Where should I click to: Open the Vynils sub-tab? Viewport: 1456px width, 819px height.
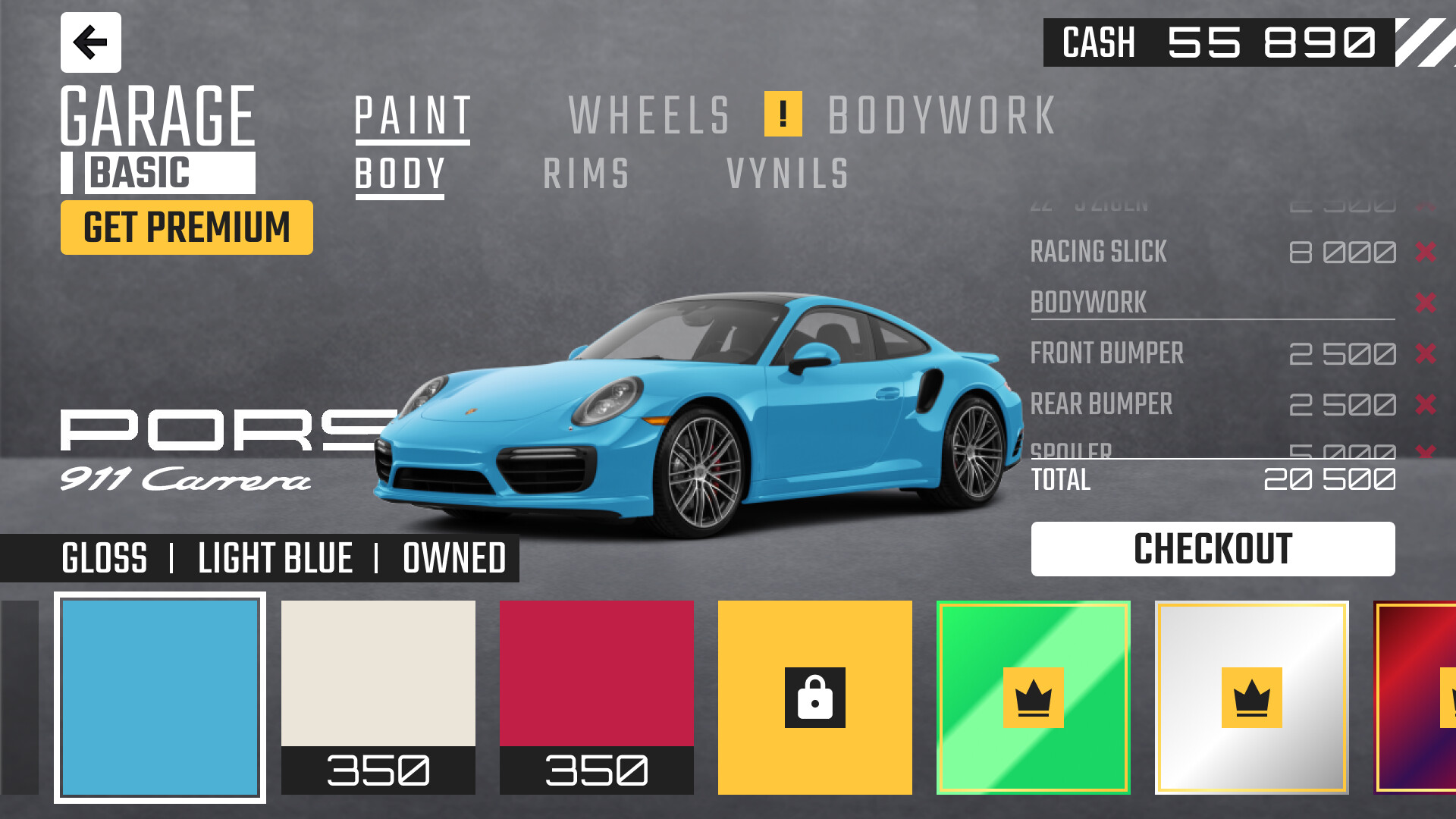tap(787, 174)
